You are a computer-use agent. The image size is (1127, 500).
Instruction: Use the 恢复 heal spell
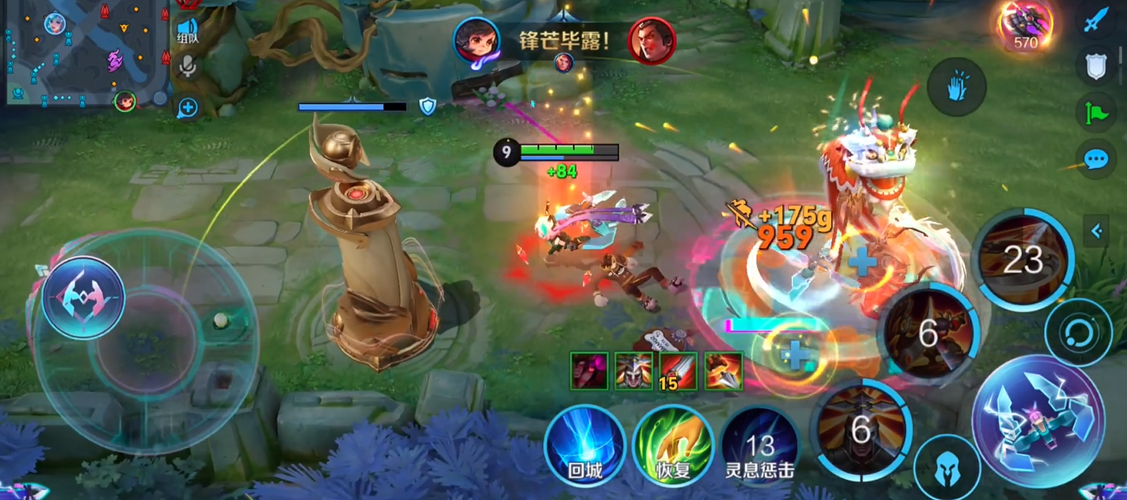pos(673,445)
